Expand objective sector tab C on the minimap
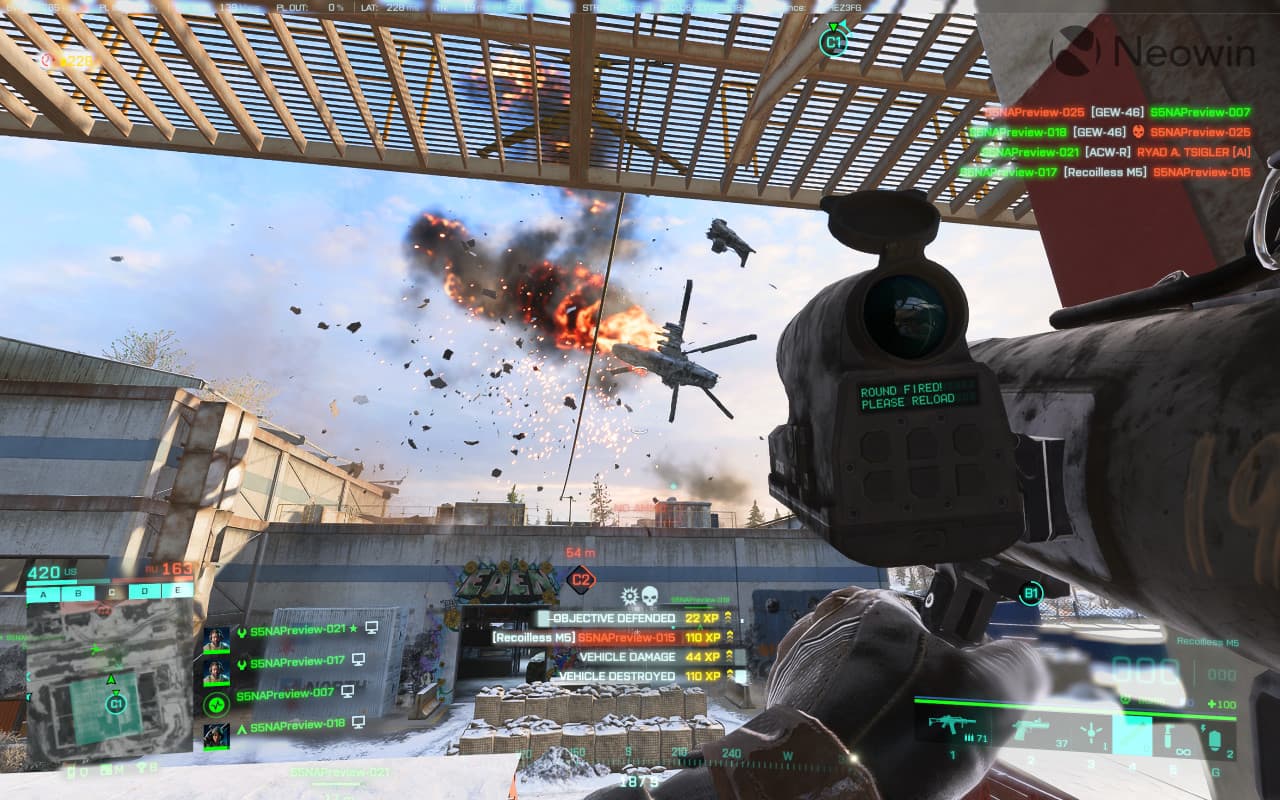 click(x=112, y=593)
